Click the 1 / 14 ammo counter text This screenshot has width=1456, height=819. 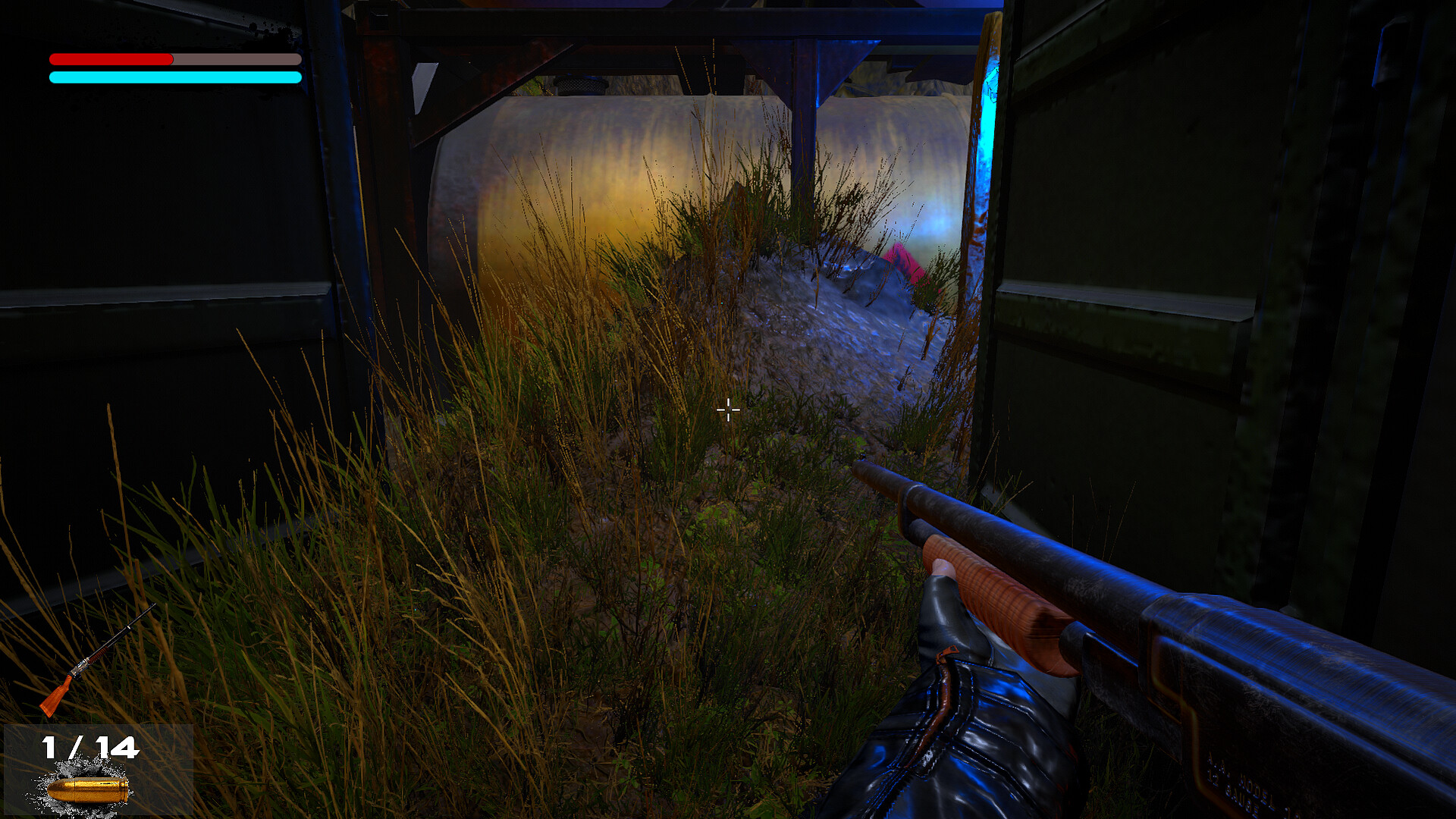(x=91, y=747)
